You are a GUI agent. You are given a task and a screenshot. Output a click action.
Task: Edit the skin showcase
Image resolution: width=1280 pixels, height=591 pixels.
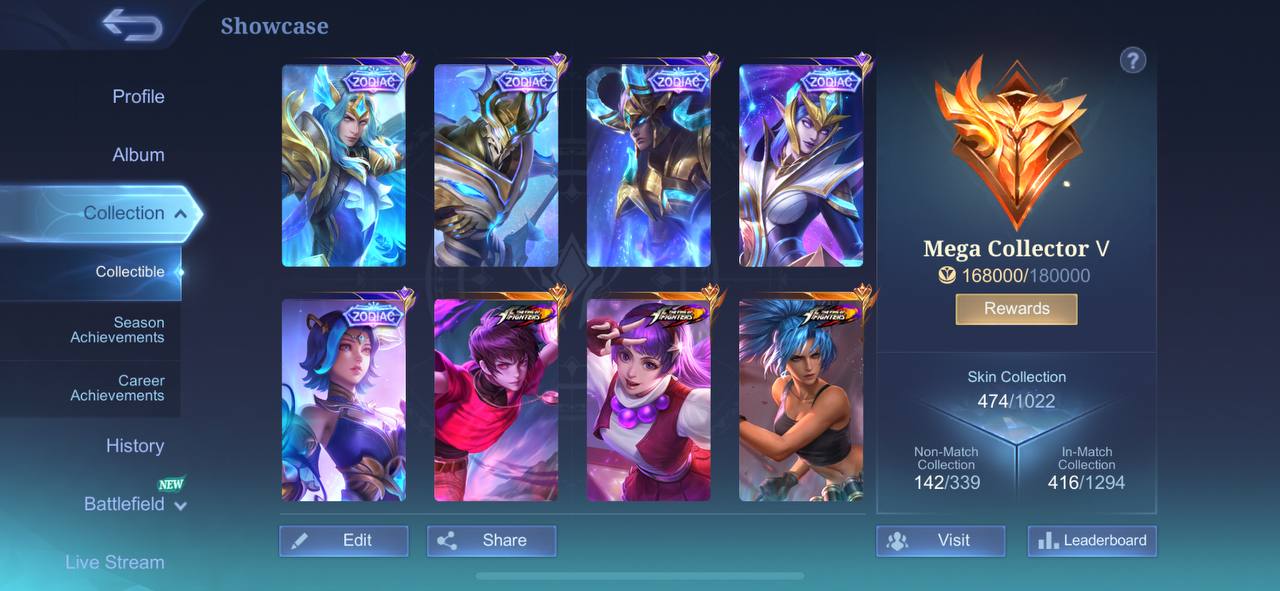344,541
